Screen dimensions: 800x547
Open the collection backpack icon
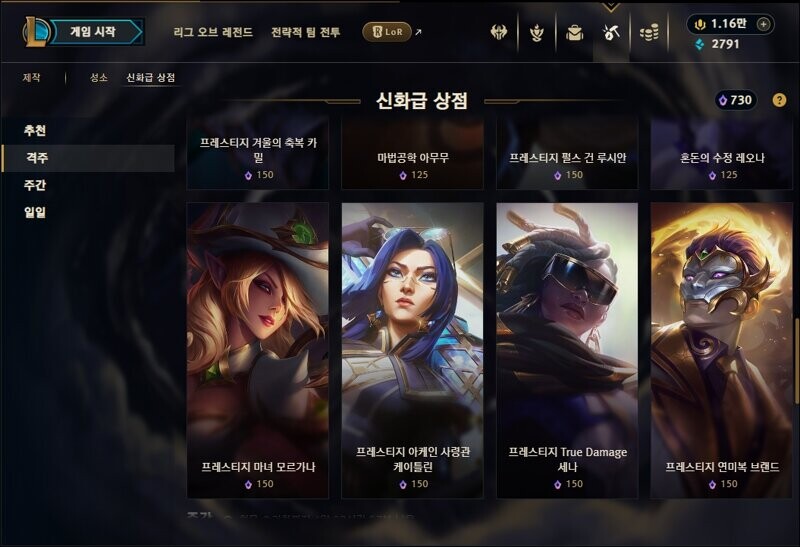574,33
